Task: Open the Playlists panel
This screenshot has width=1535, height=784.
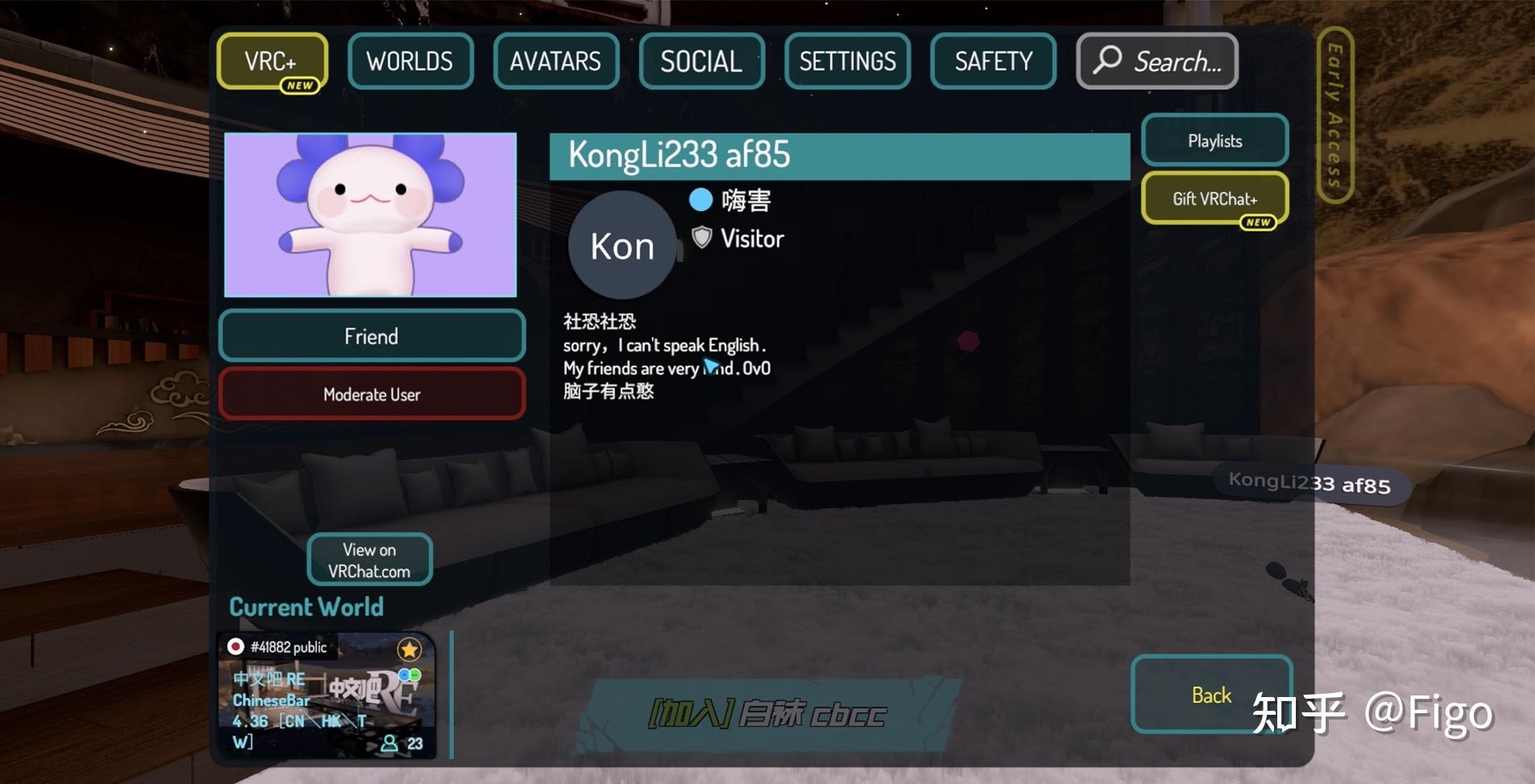Action: click(1215, 140)
